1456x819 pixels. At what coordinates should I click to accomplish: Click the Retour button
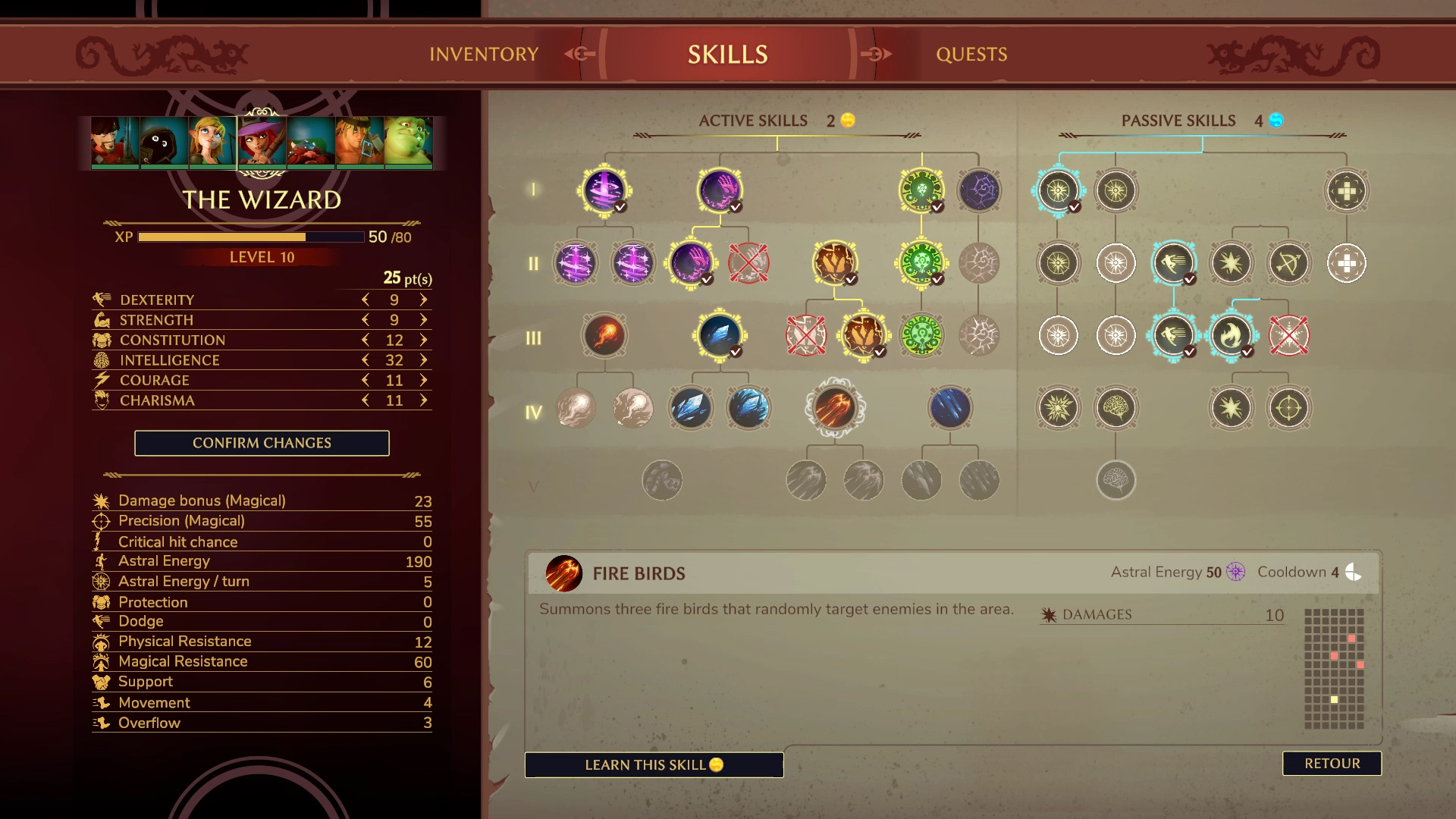click(x=1332, y=763)
